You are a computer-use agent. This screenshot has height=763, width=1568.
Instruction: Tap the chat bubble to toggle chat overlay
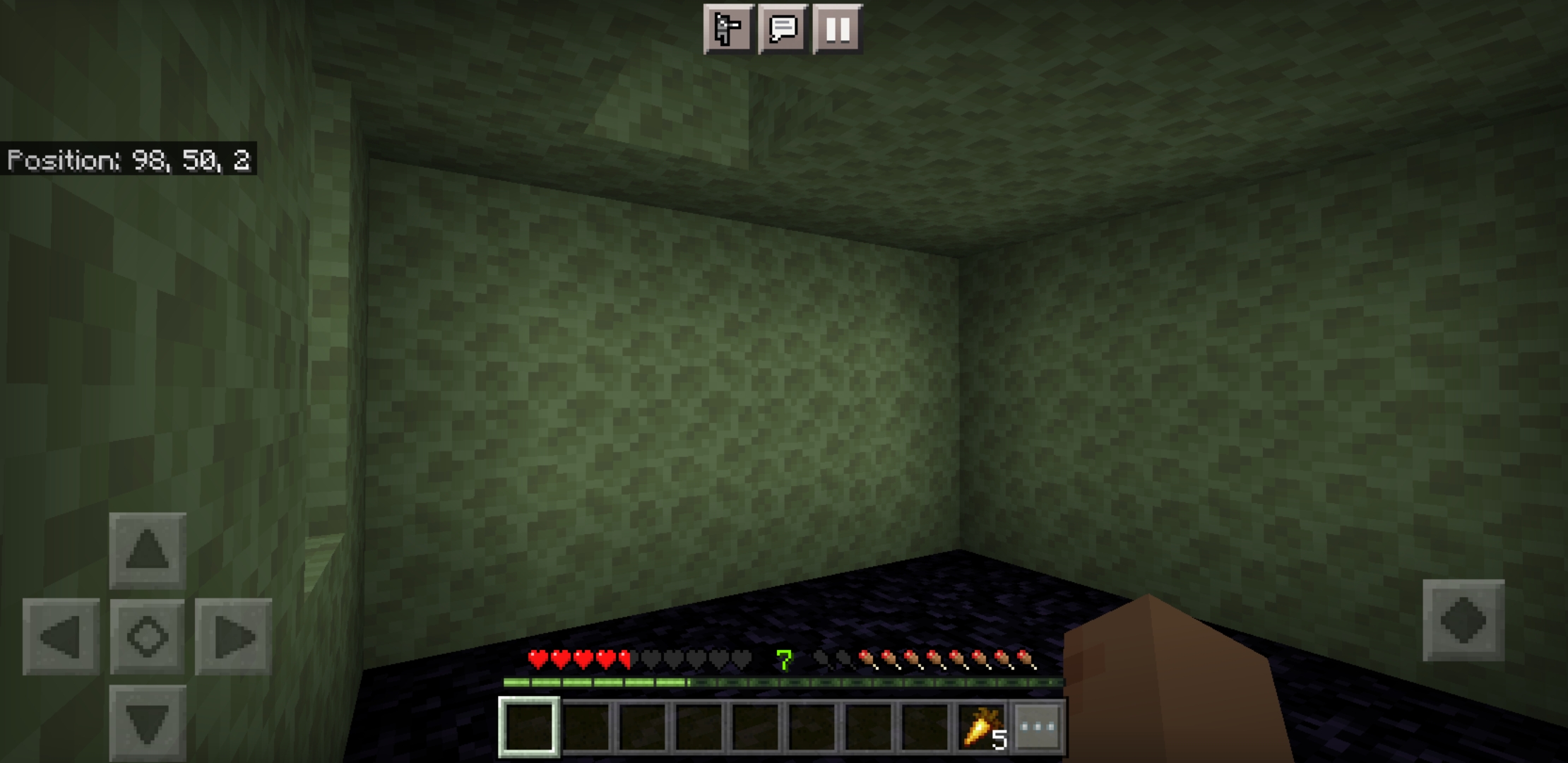783,30
